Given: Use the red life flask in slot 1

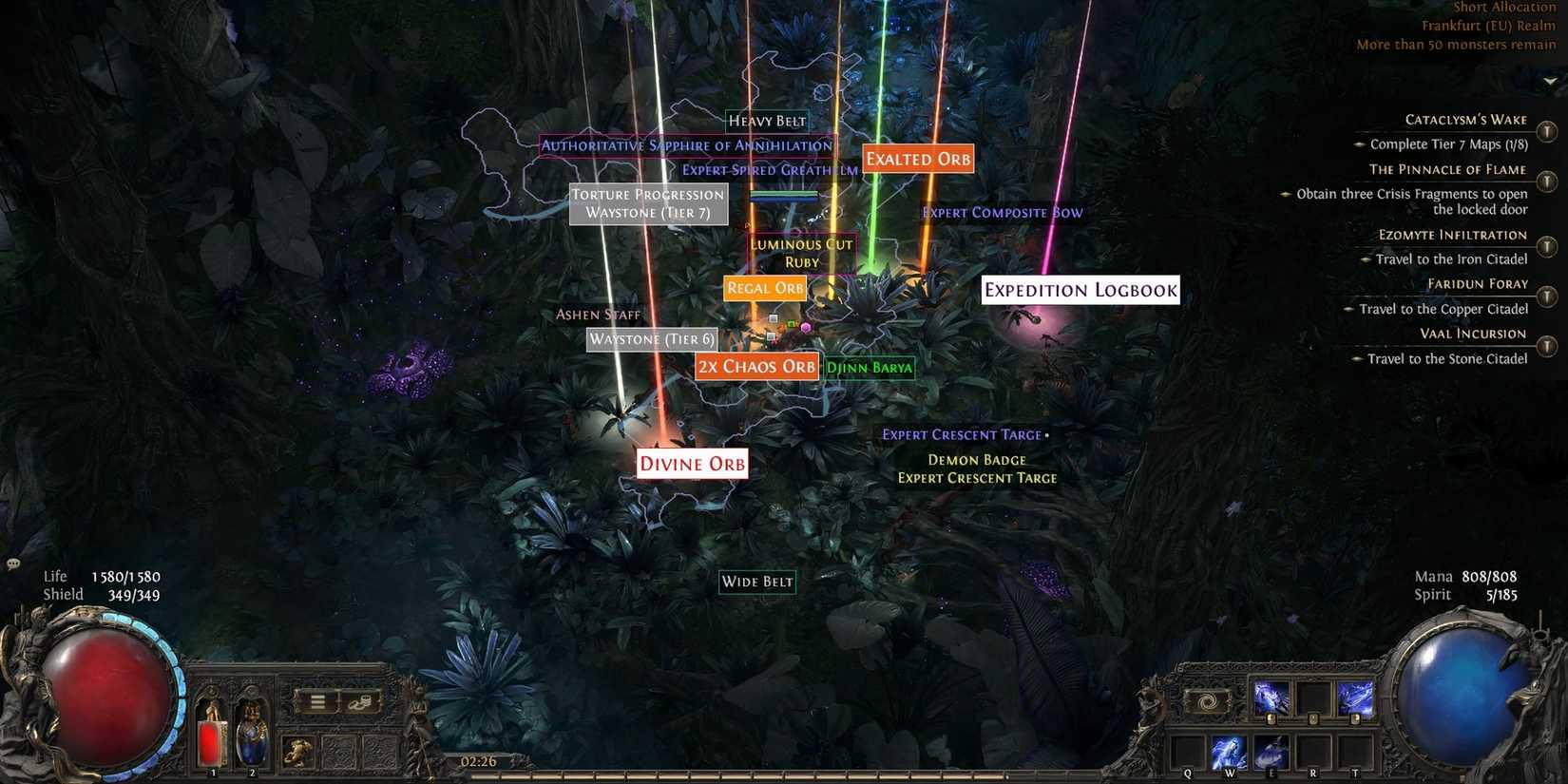Looking at the screenshot, I should 214,736.
